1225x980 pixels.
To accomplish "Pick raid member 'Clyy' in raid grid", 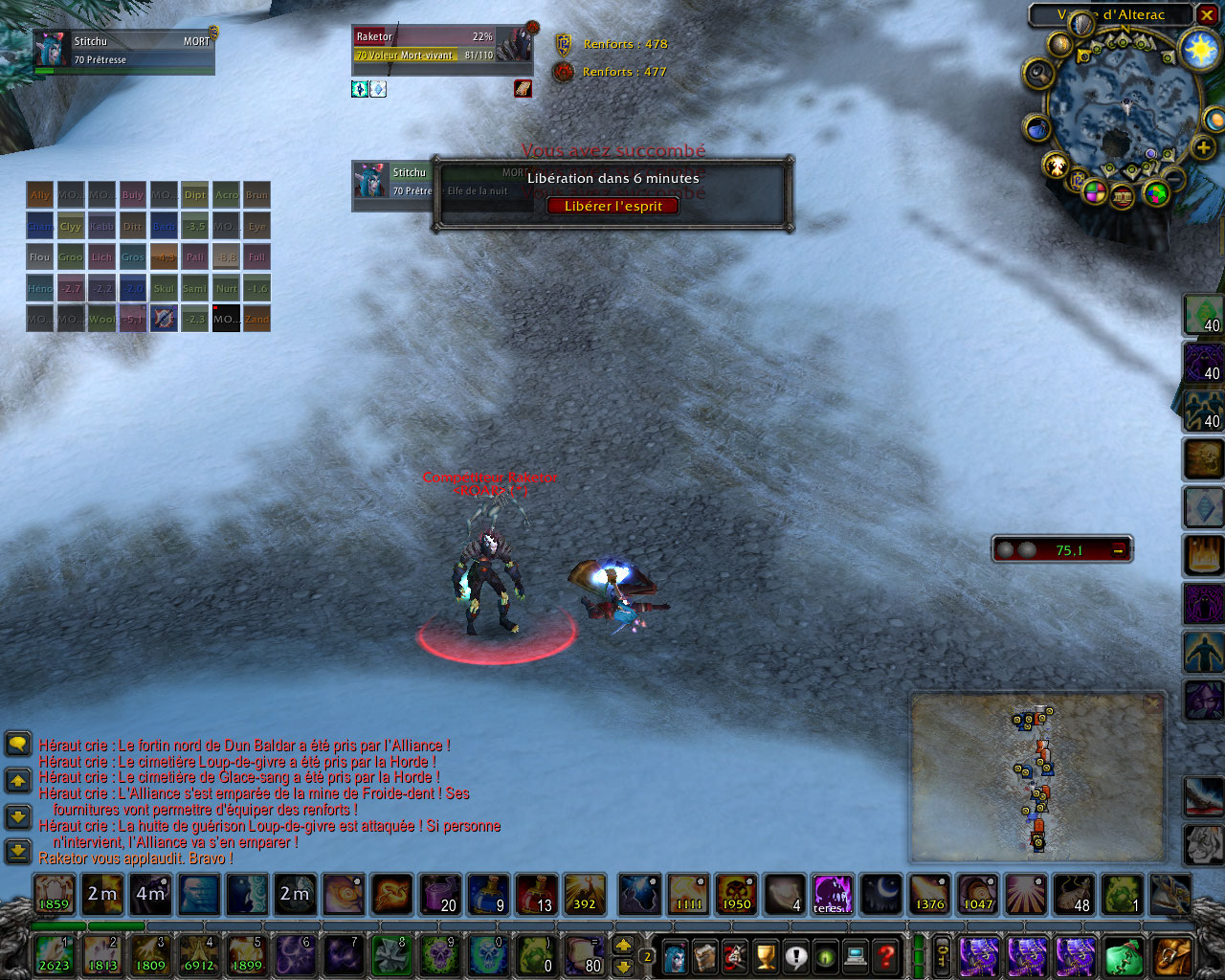I will 71,227.
